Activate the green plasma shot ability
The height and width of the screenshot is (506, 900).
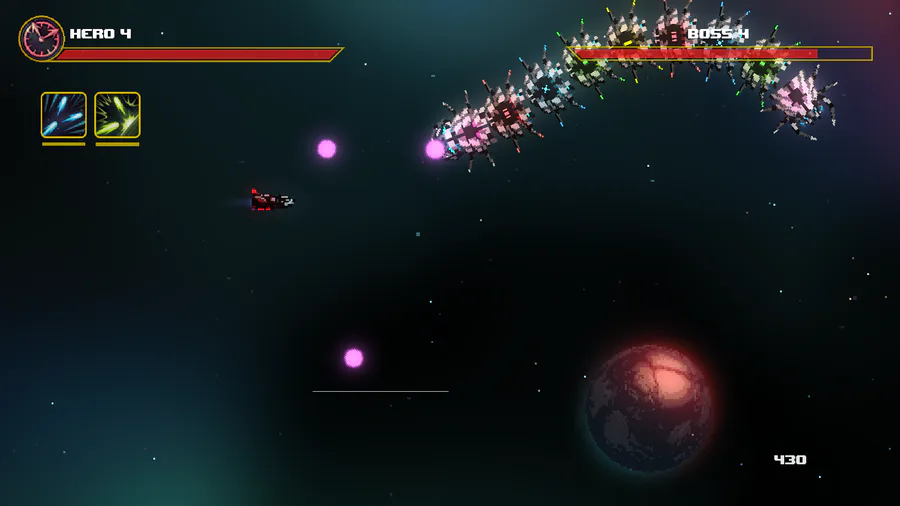tap(117, 115)
